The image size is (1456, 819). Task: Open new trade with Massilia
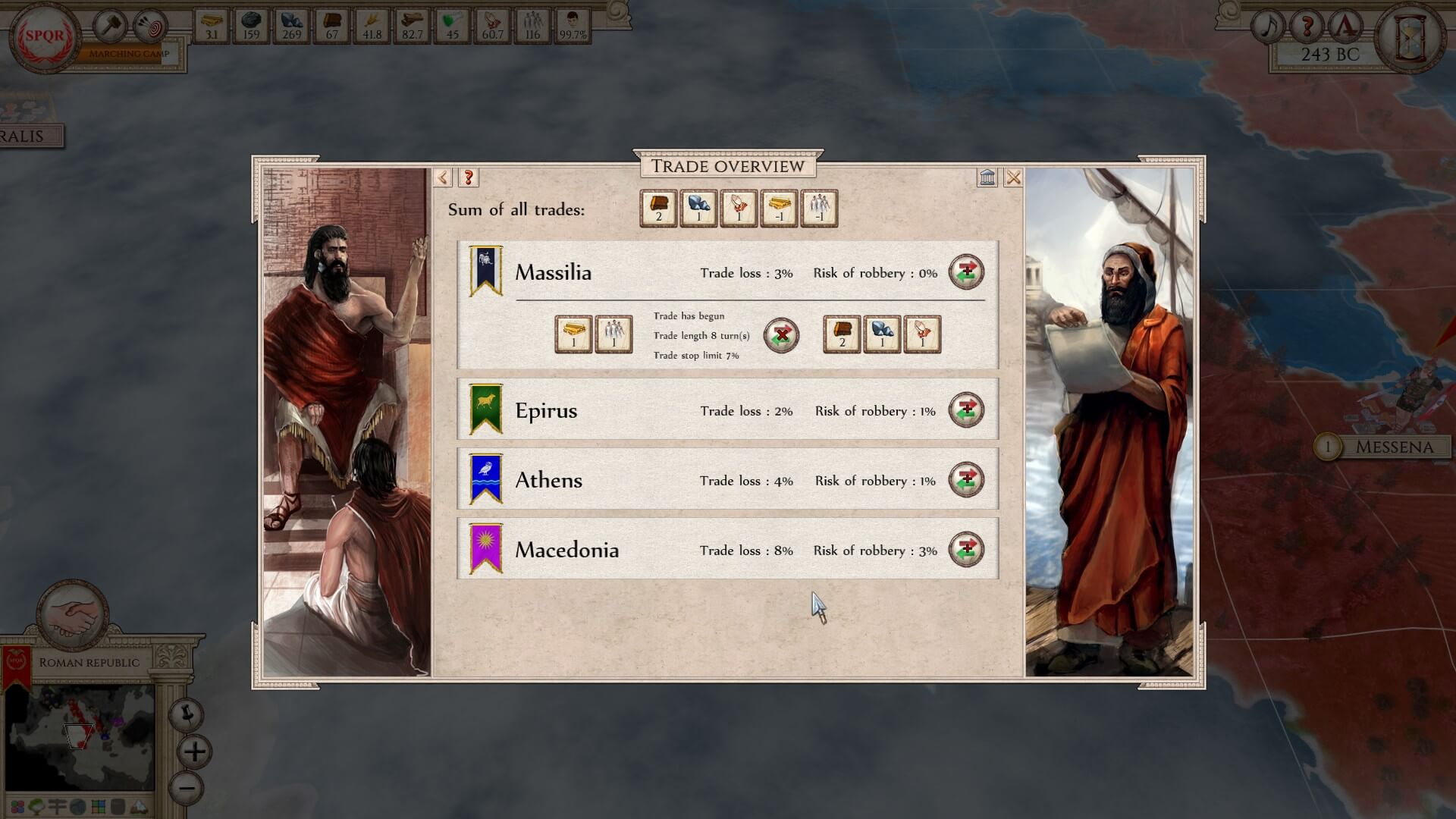point(966,272)
